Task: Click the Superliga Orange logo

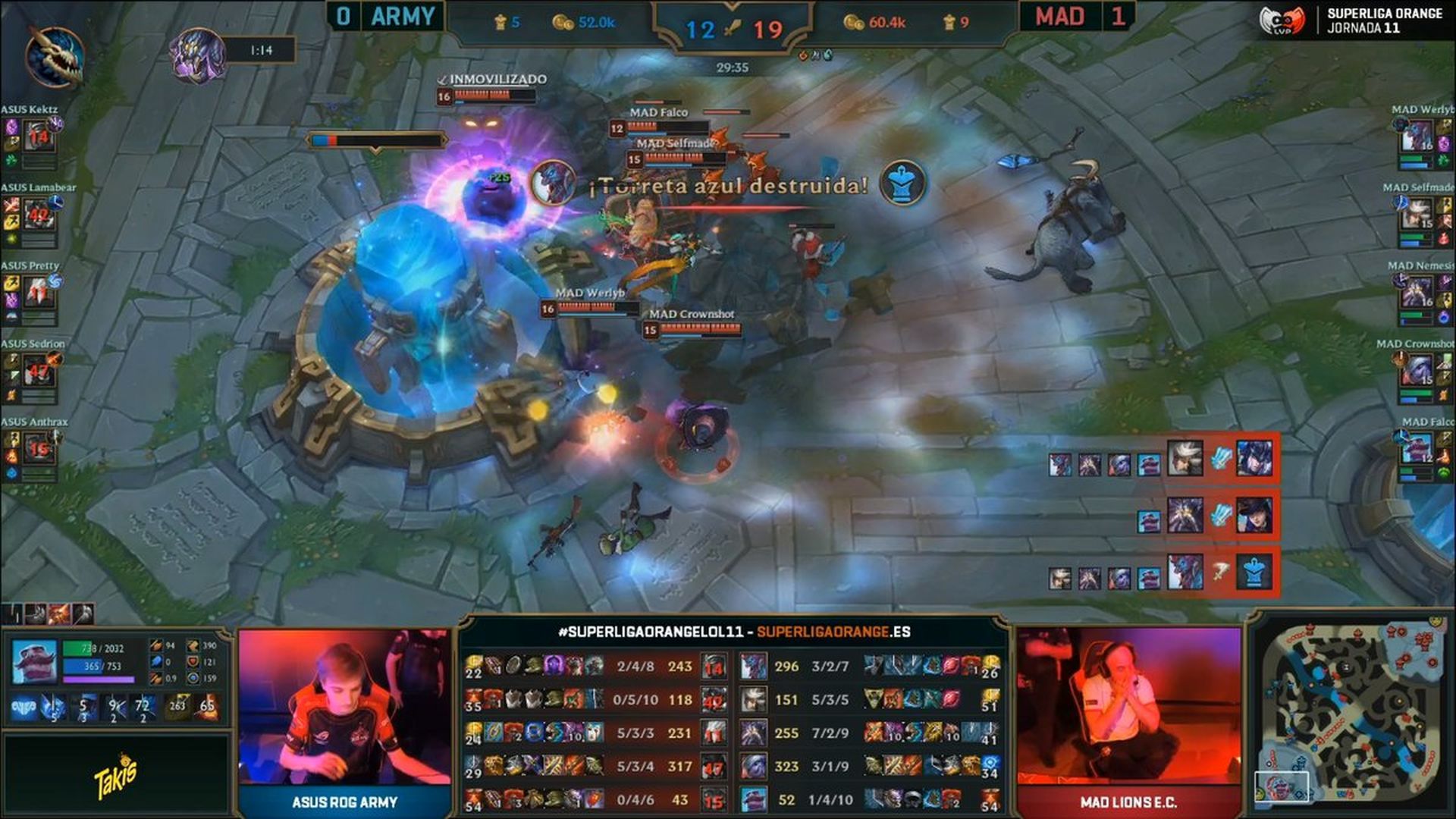Action: (x=1350, y=21)
